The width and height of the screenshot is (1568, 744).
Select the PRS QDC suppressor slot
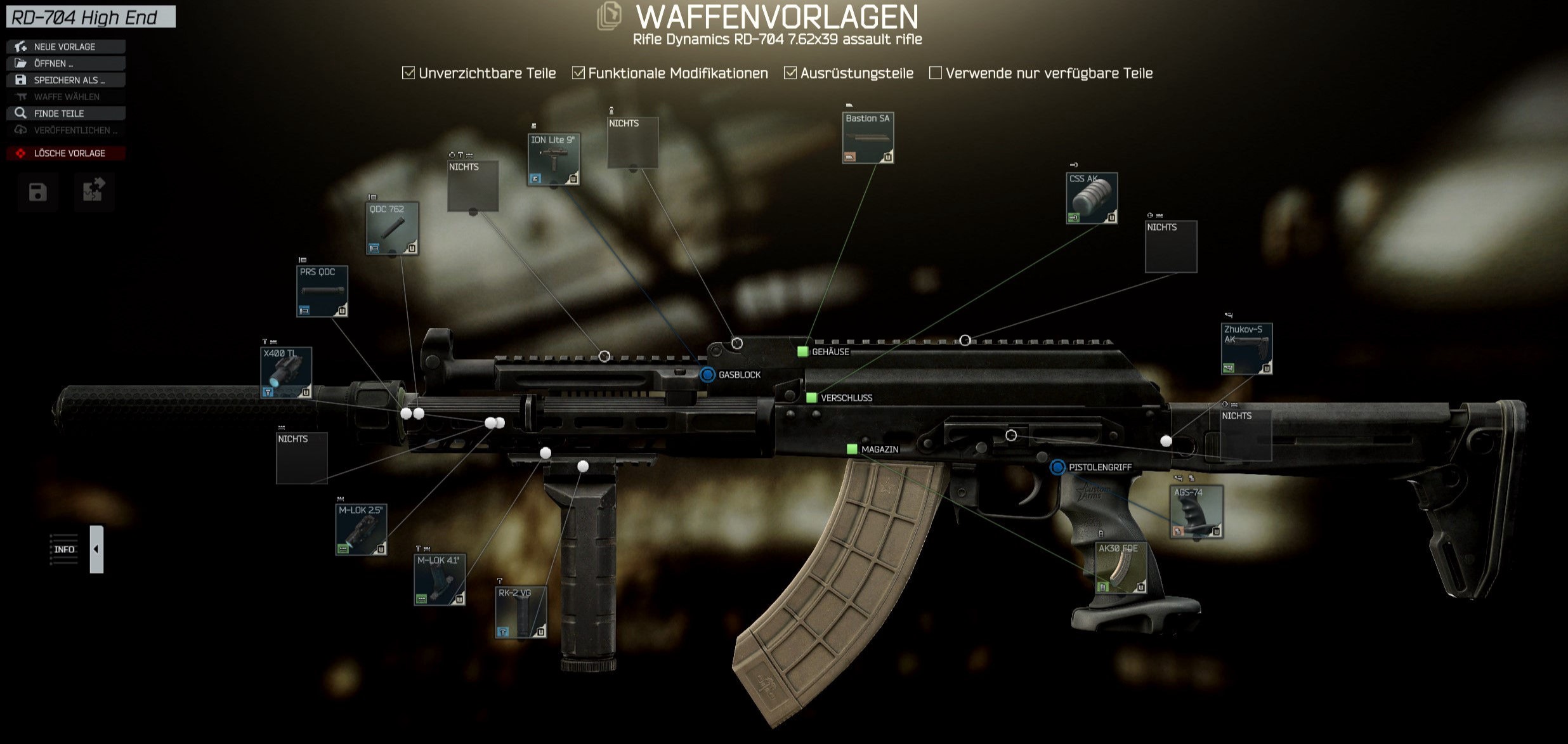(322, 292)
